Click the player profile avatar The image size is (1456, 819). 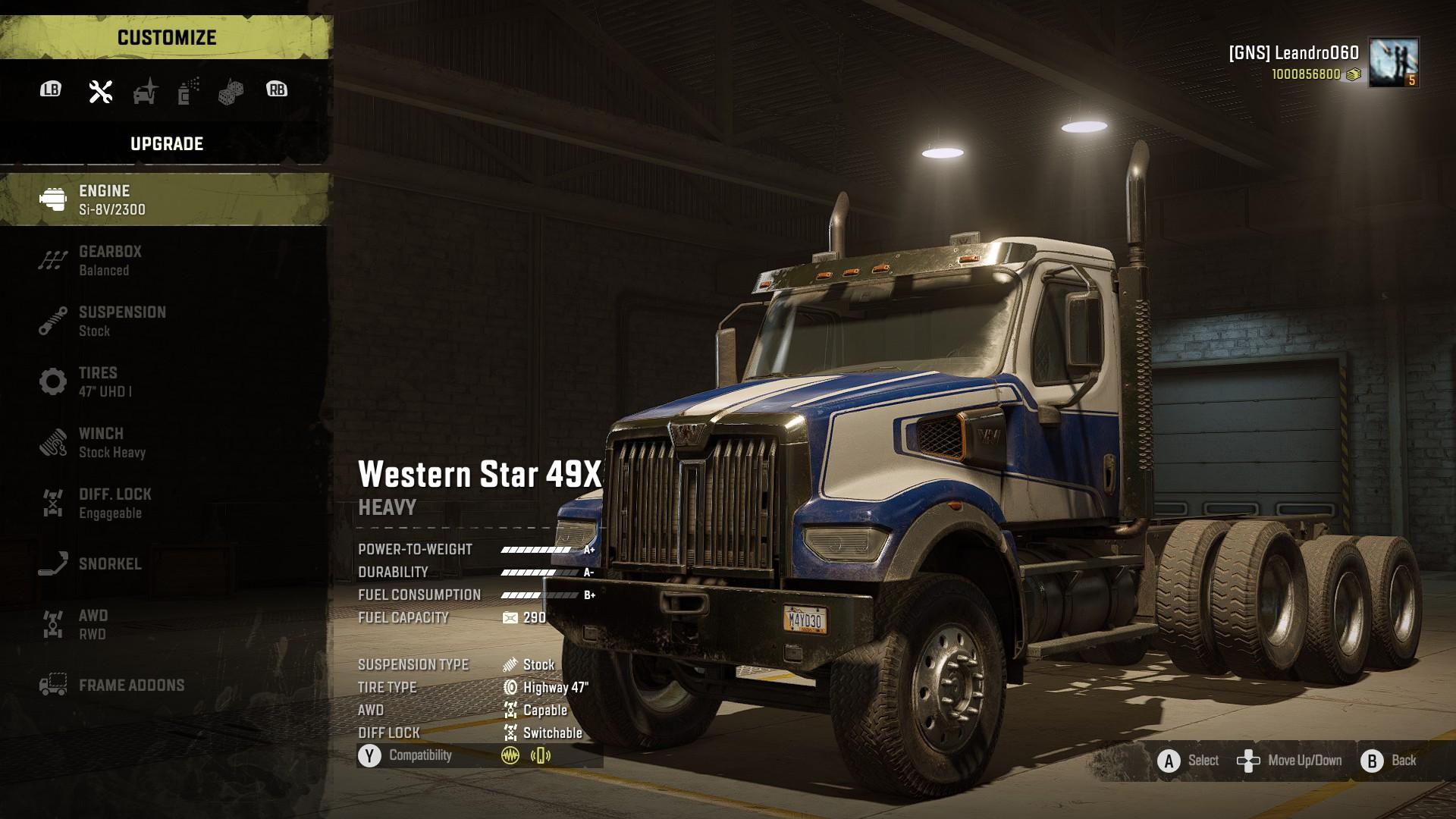pyautogui.click(x=1393, y=62)
